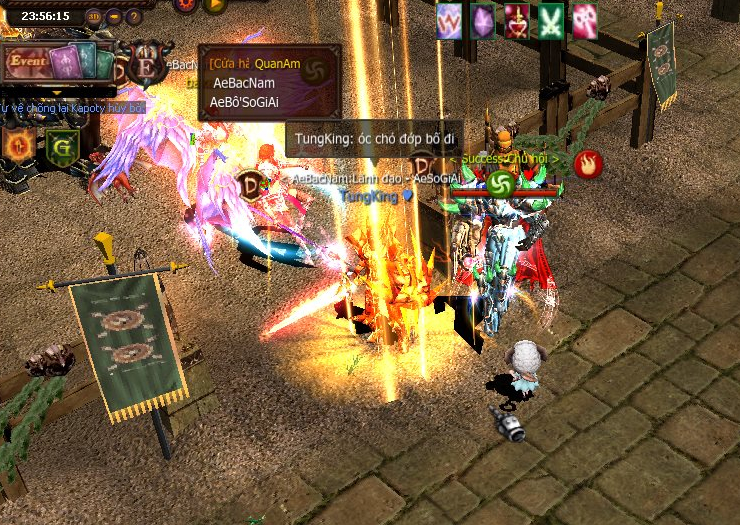Select party member AeBacNam in the list
This screenshot has width=740, height=525.
pos(244,83)
